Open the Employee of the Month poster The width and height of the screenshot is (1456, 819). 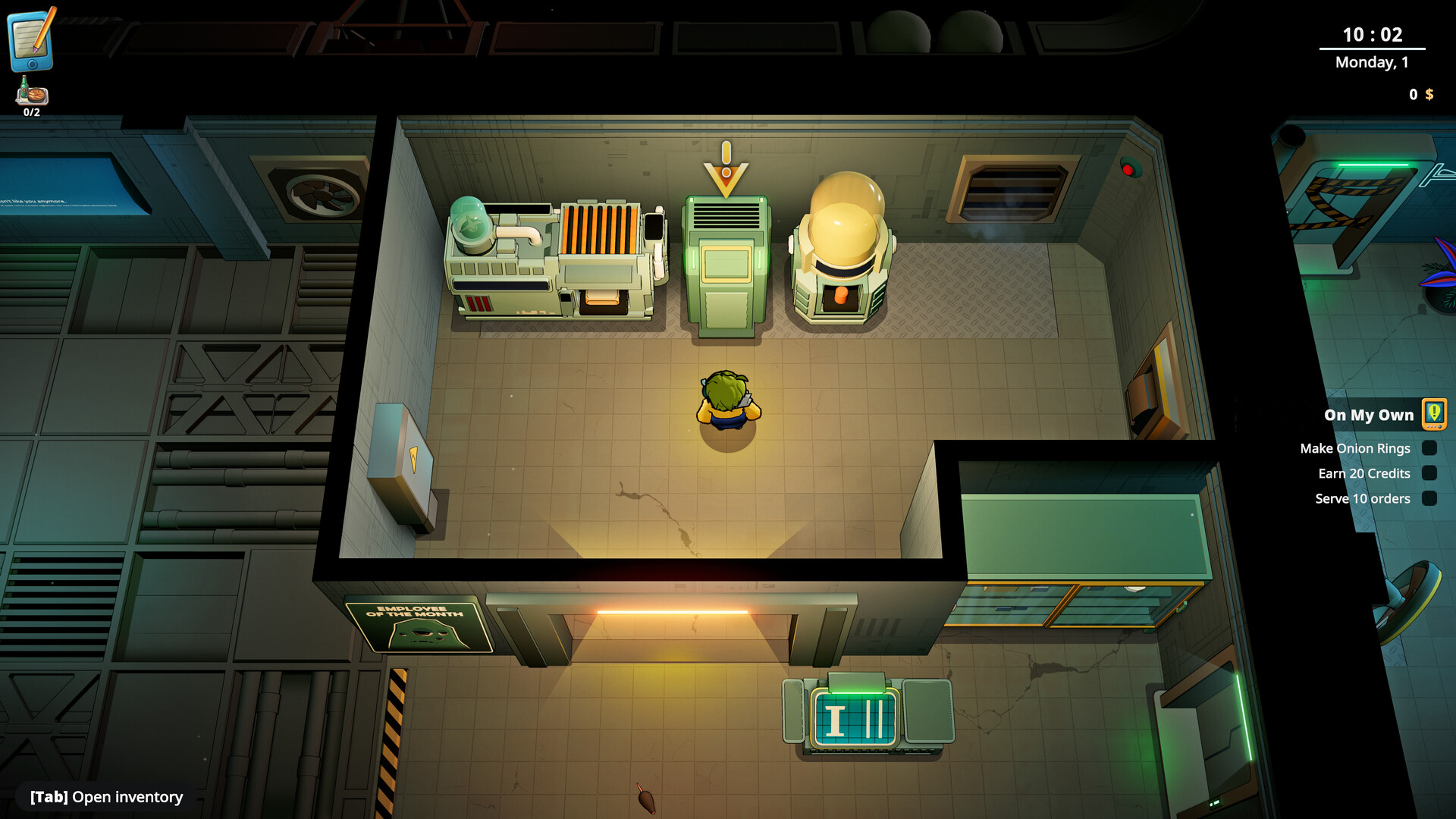tap(418, 625)
